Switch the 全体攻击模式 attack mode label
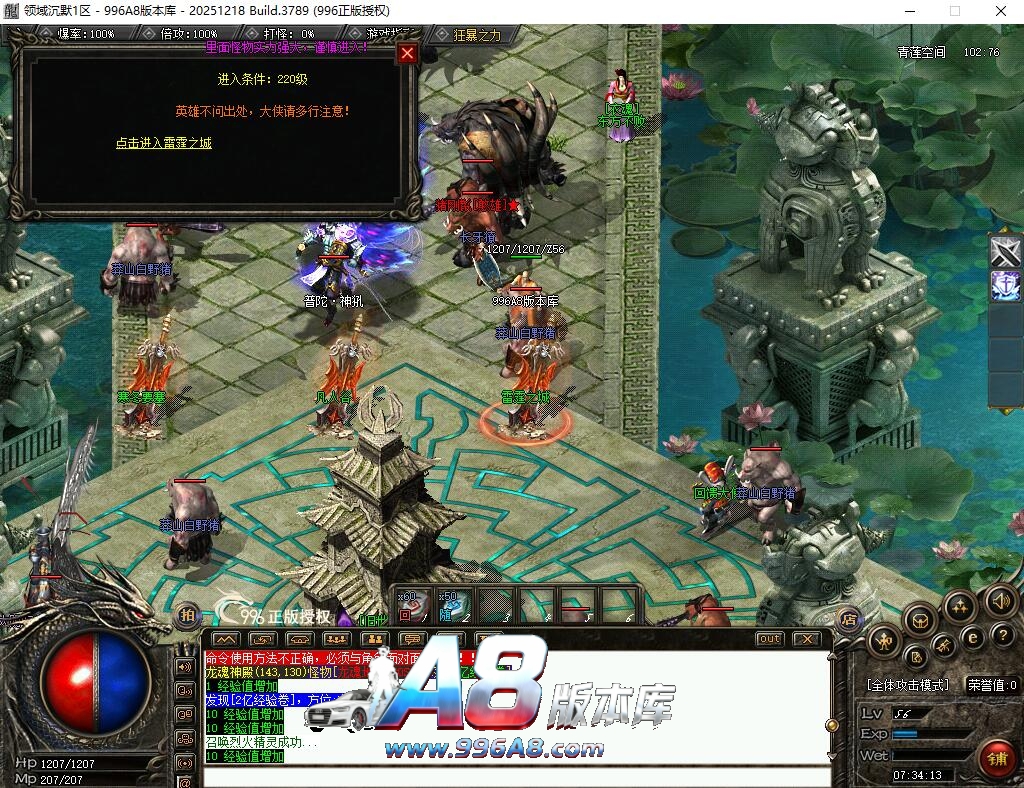 [907, 685]
